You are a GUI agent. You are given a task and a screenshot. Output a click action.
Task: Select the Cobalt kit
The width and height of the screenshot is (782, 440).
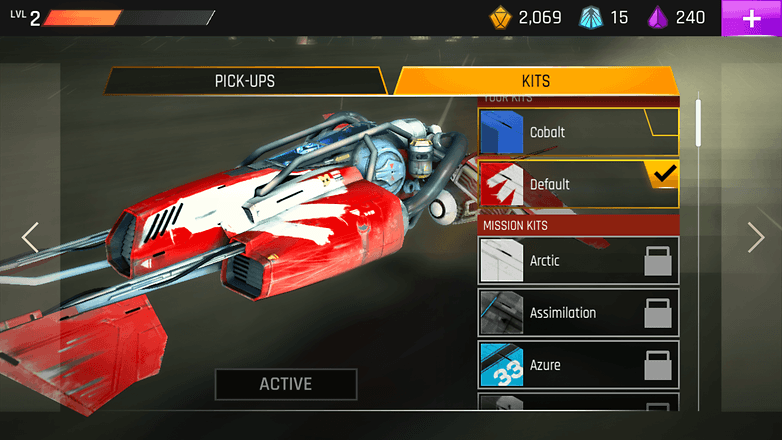point(578,132)
